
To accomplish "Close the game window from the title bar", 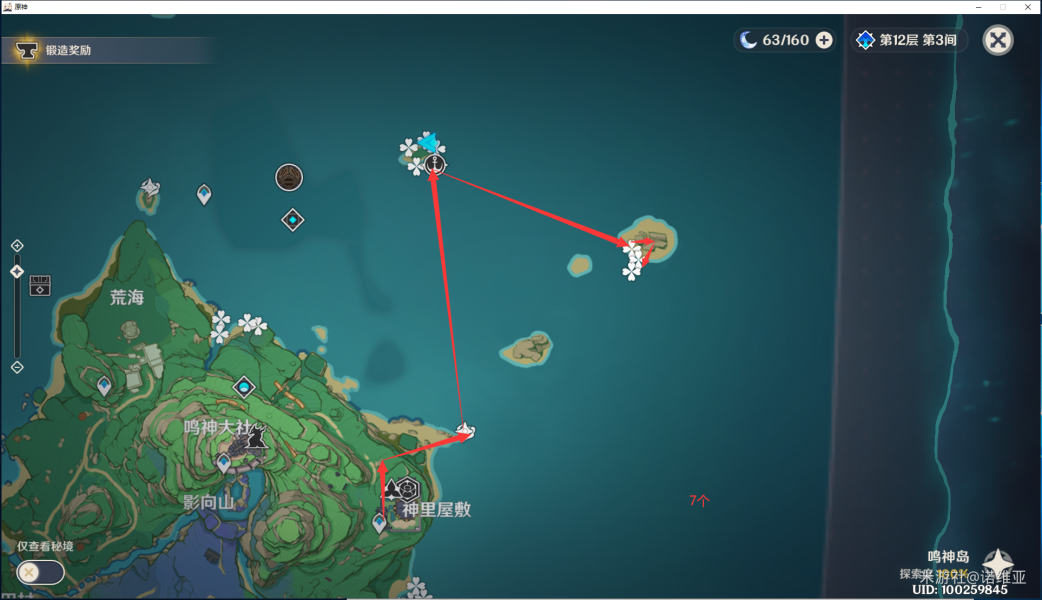I will click(x=1027, y=7).
